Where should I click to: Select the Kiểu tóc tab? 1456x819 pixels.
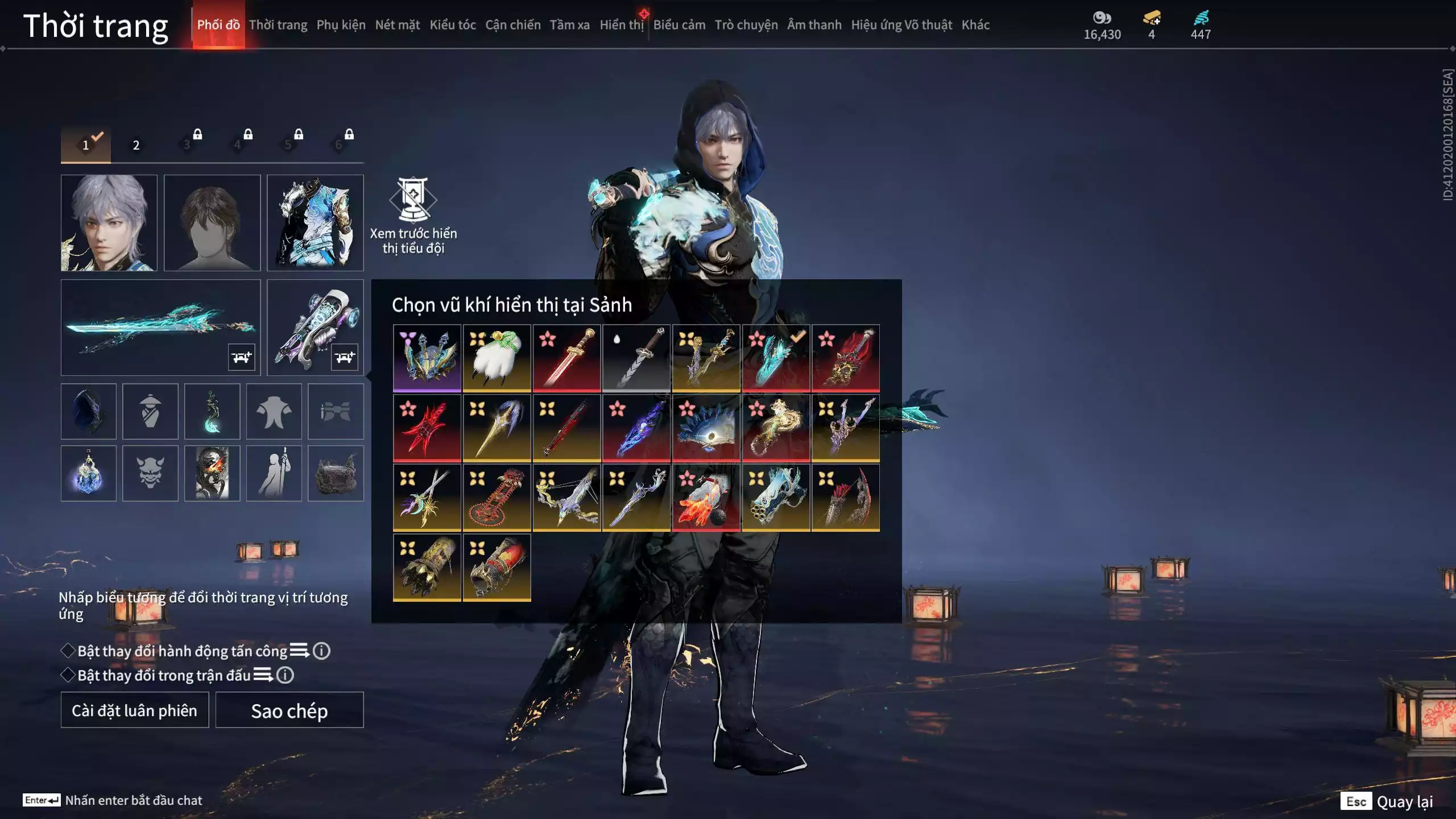[452, 25]
